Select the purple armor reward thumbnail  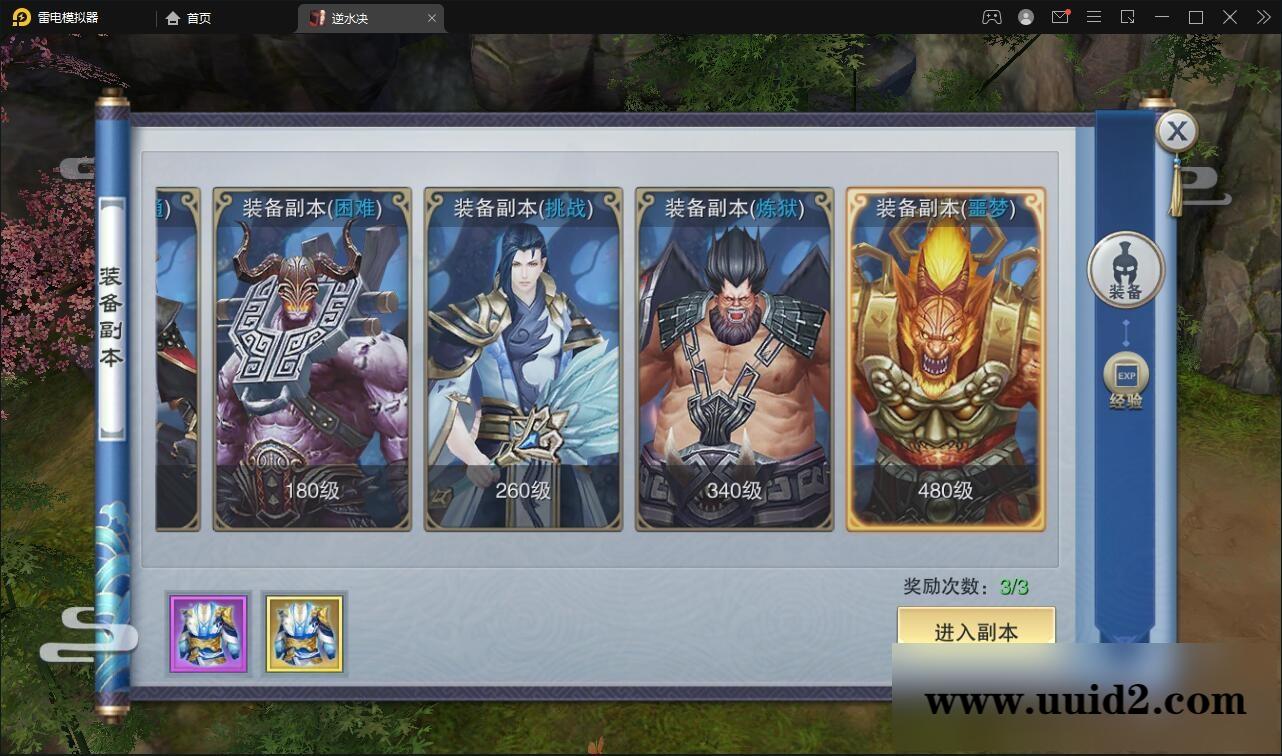click(207, 634)
